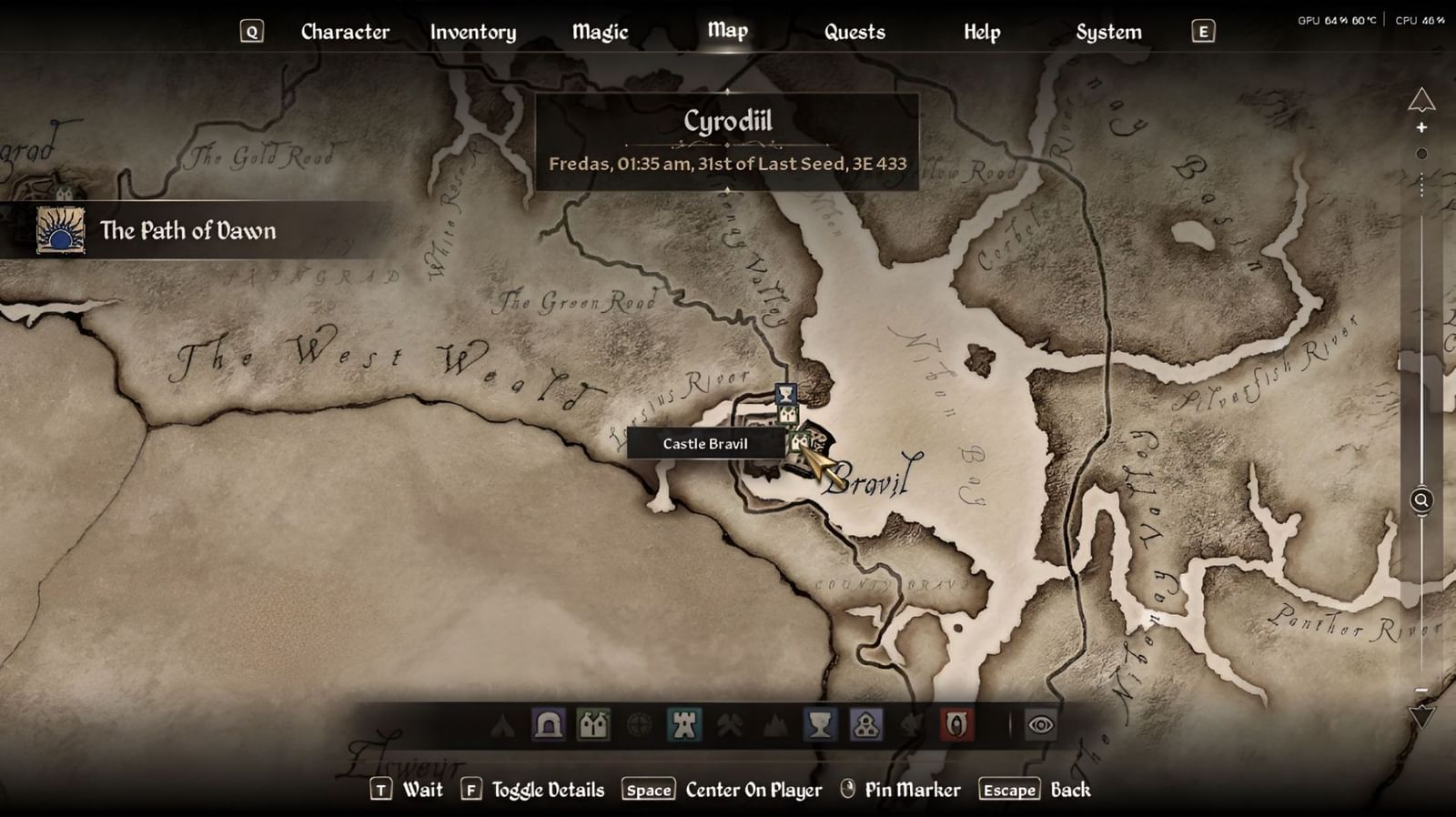Toggle the Chapel markers filter
This screenshot has width=1456, height=817.
[x=864, y=725]
